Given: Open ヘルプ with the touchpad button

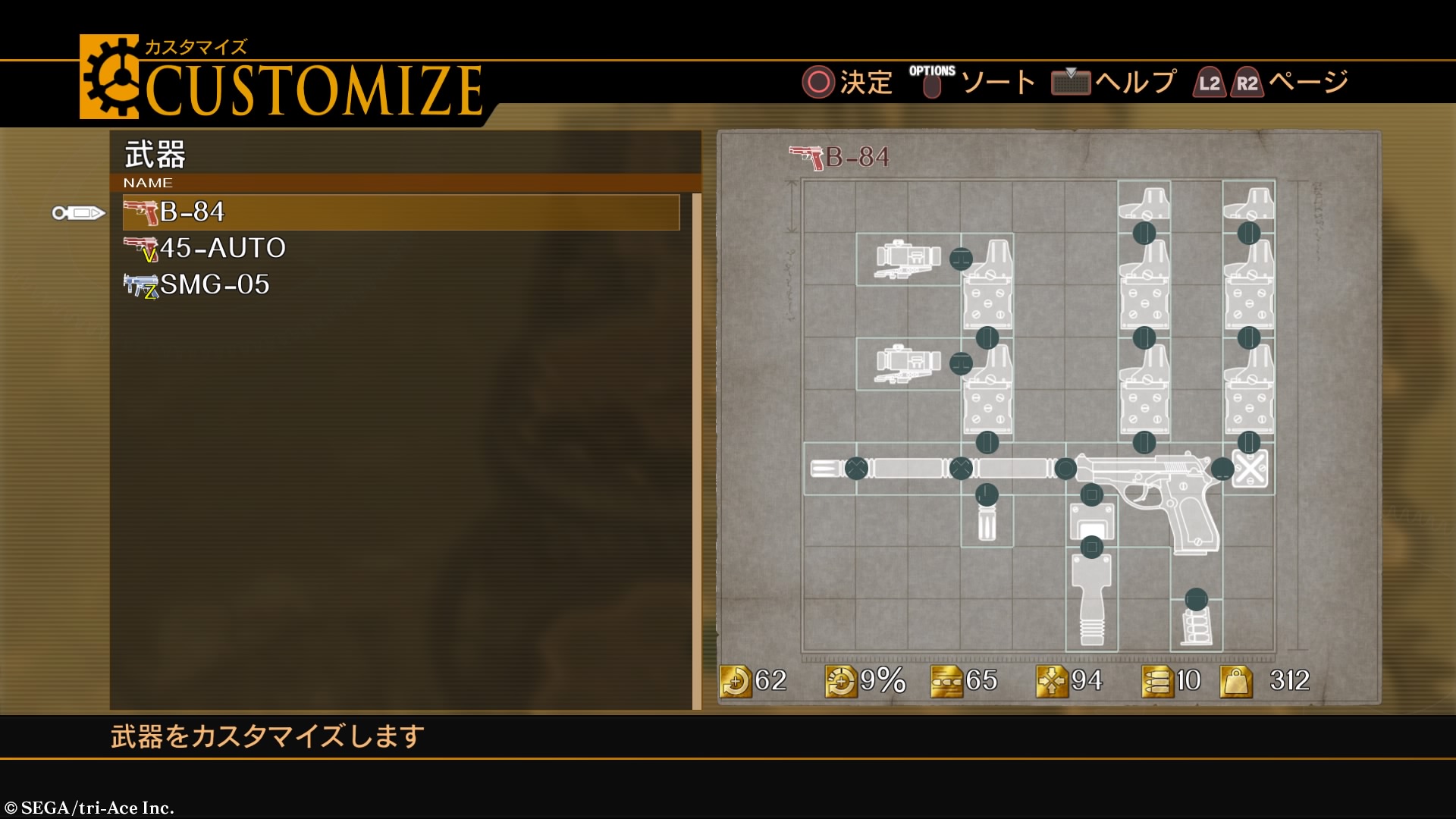Looking at the screenshot, I should coord(1071,83).
